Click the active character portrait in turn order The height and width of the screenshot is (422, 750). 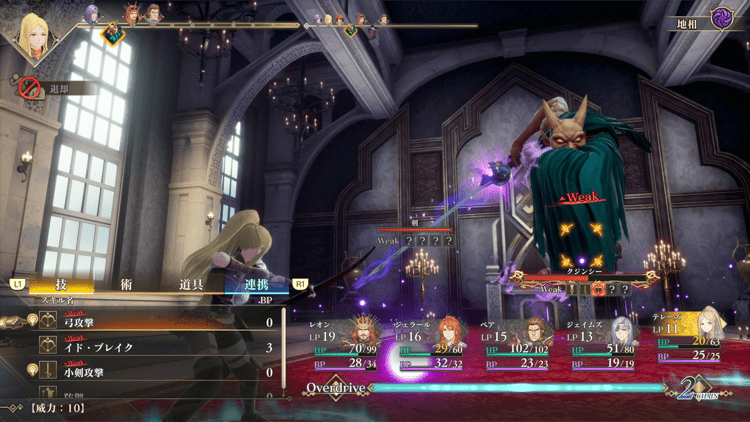point(39,30)
